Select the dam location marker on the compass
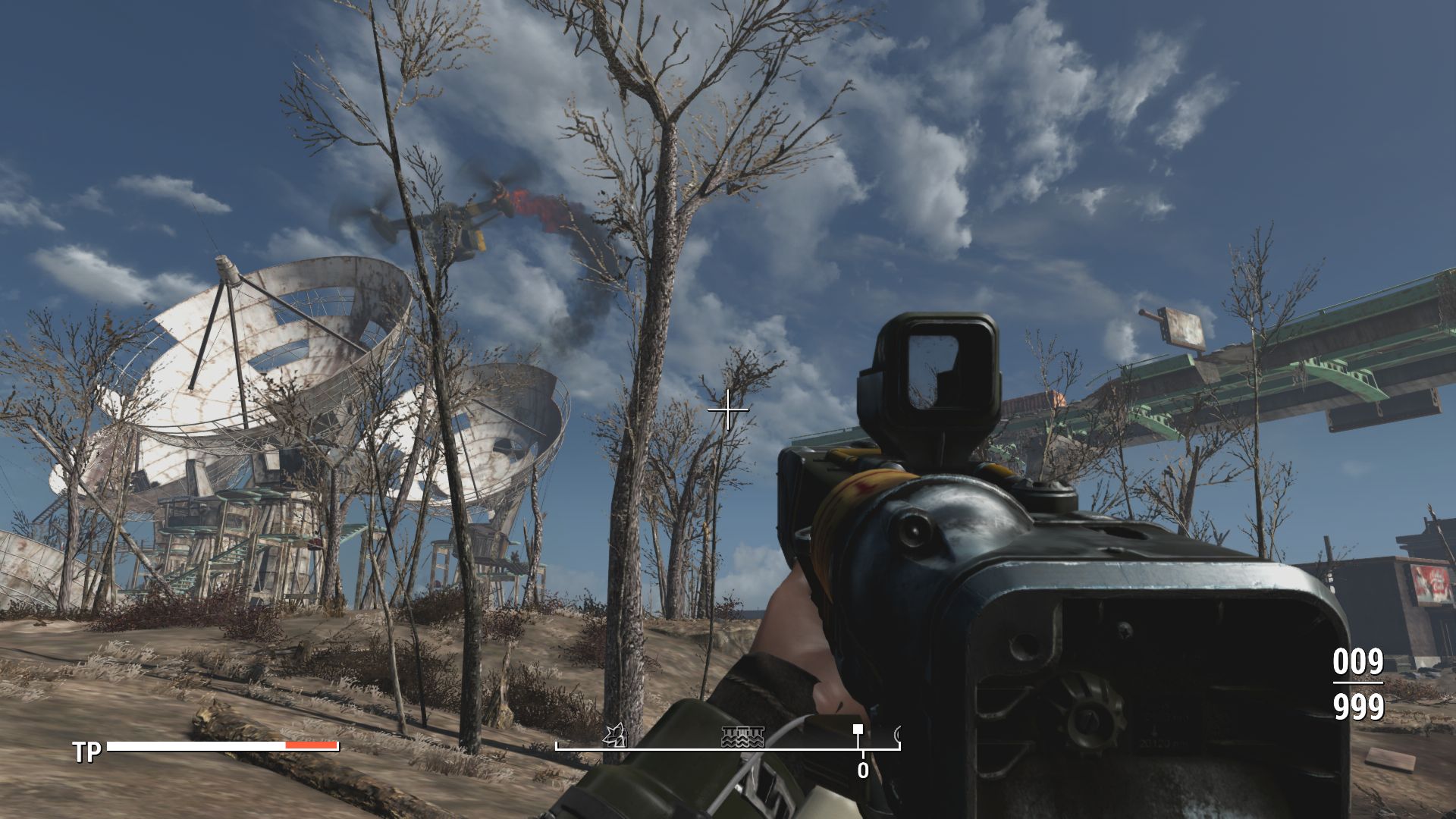Image resolution: width=1456 pixels, height=819 pixels. coord(742,736)
